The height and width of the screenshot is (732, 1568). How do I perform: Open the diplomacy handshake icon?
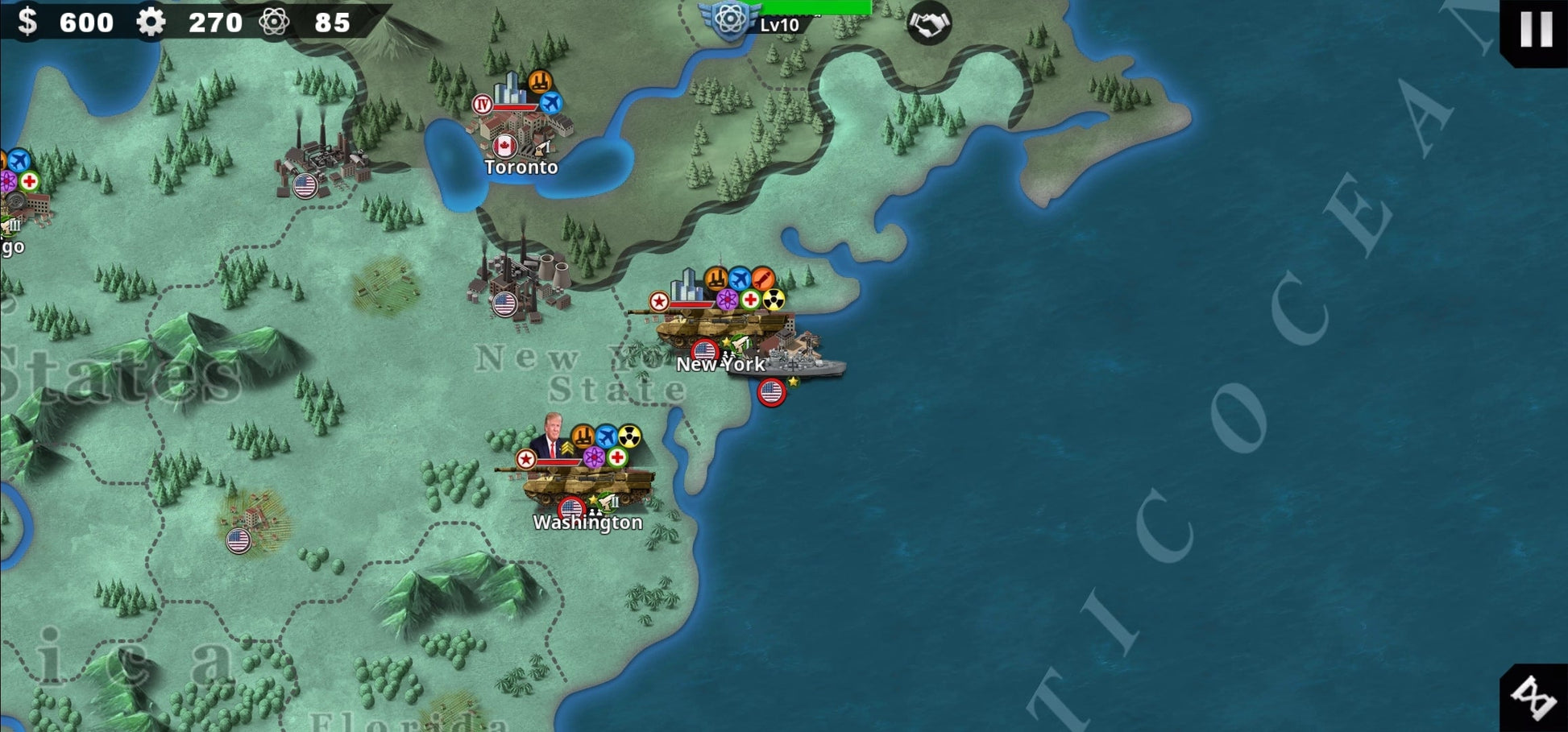point(928,24)
